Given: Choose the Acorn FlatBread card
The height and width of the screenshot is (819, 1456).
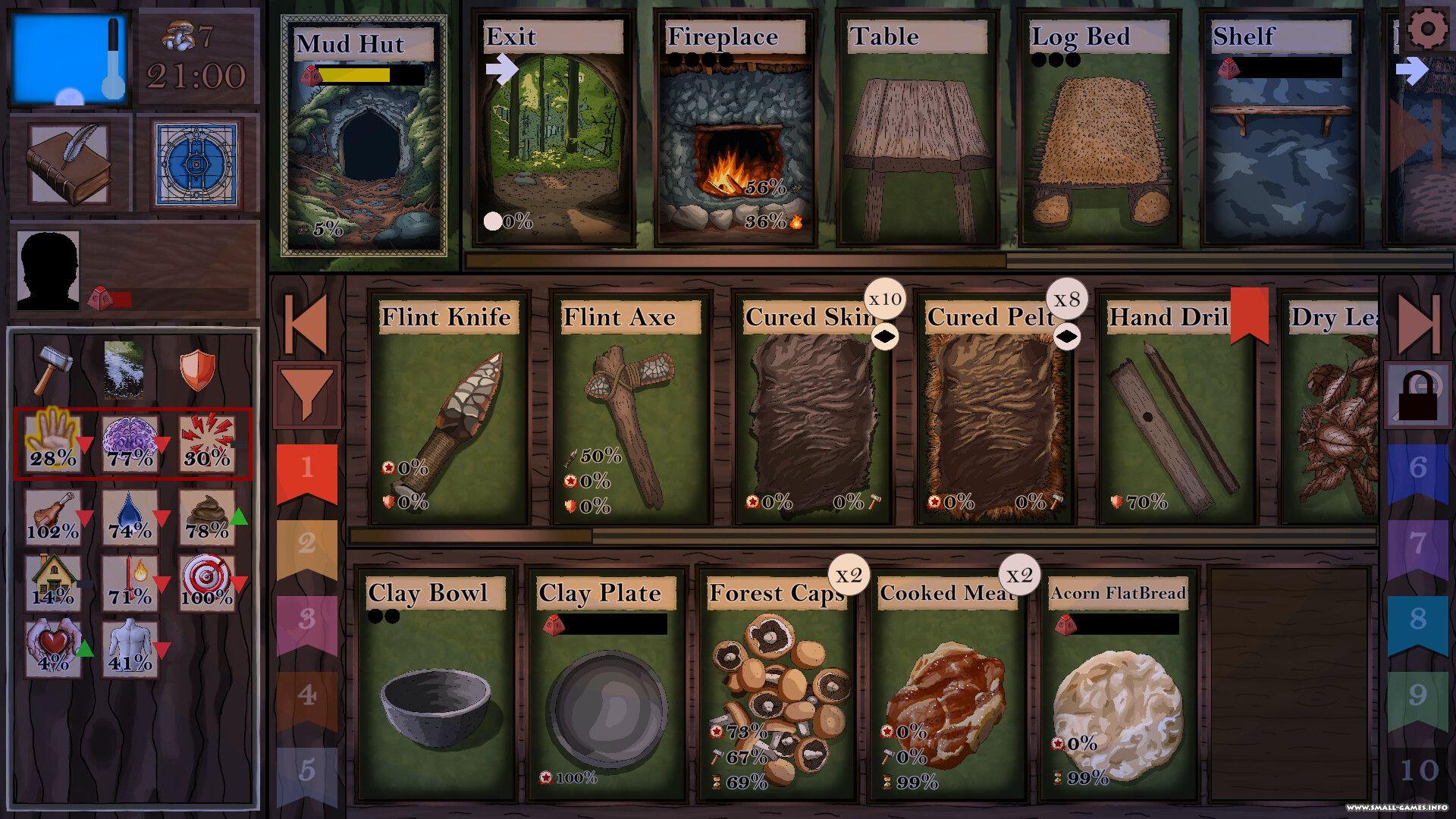Looking at the screenshot, I should point(1118,686).
